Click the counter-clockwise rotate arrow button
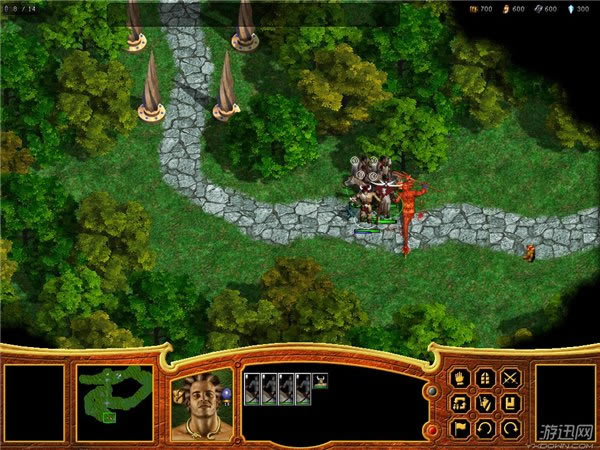 pyautogui.click(x=485, y=429)
